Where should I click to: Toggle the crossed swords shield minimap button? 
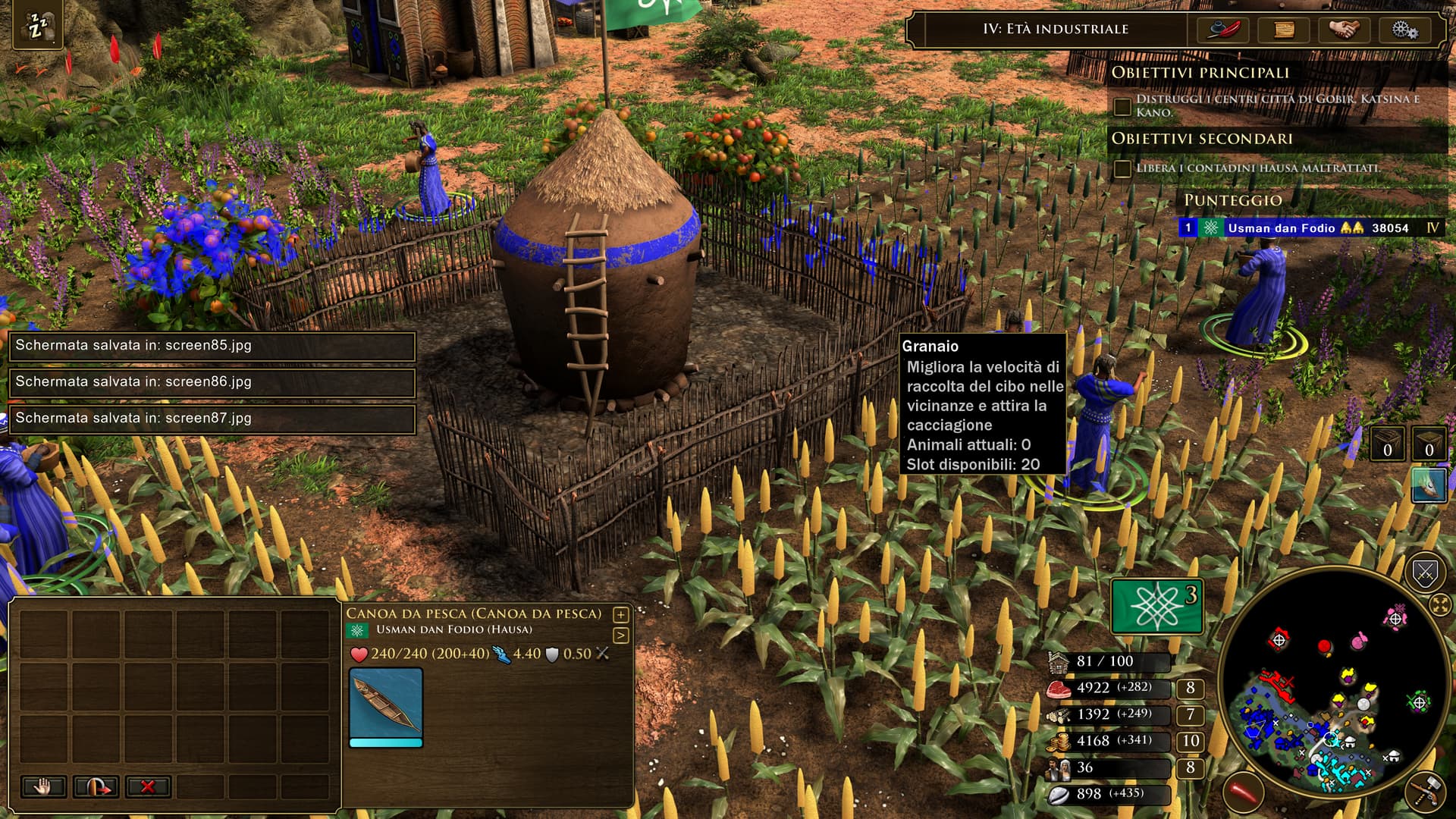click(x=1425, y=574)
